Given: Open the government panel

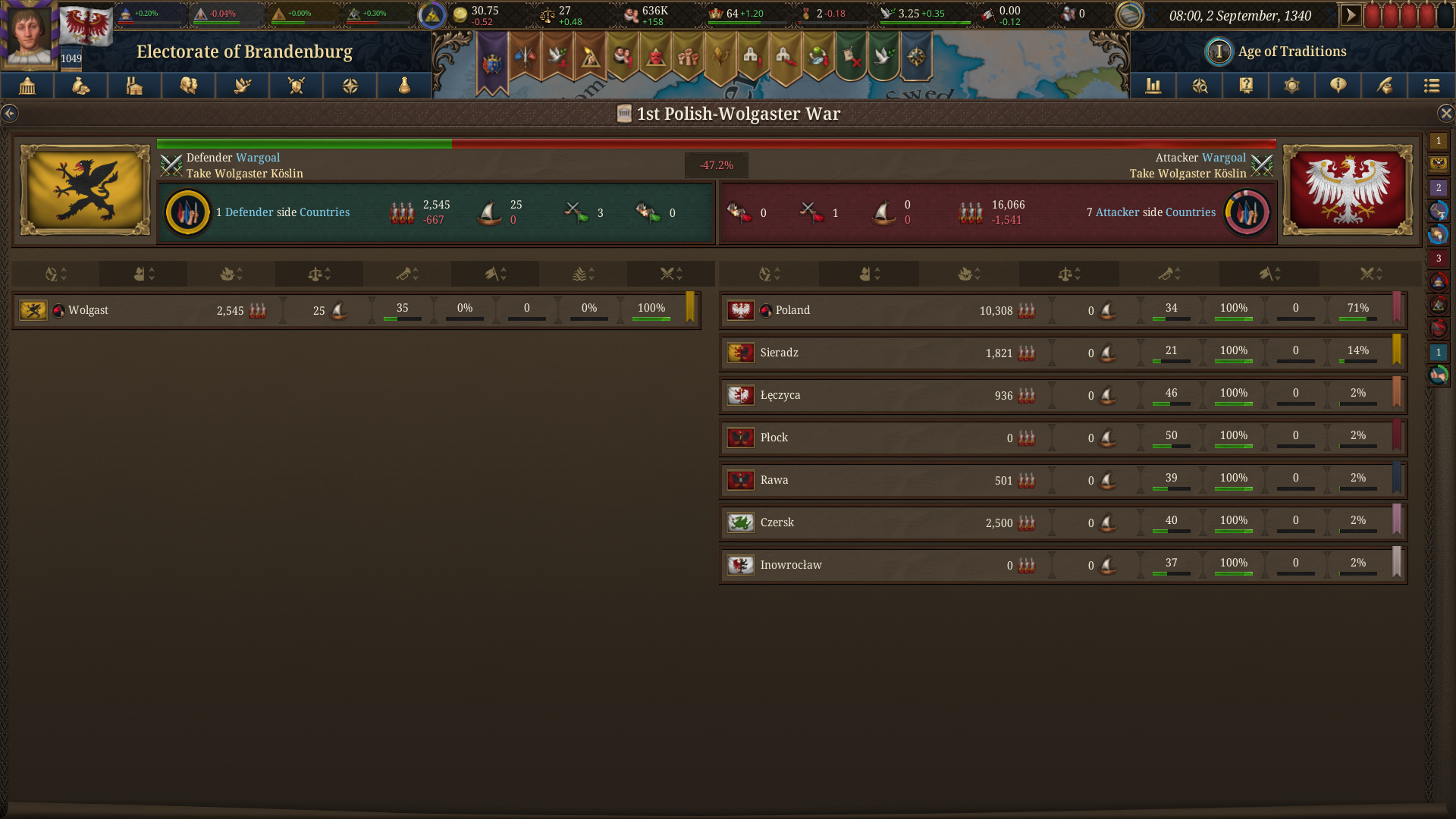Looking at the screenshot, I should (27, 86).
